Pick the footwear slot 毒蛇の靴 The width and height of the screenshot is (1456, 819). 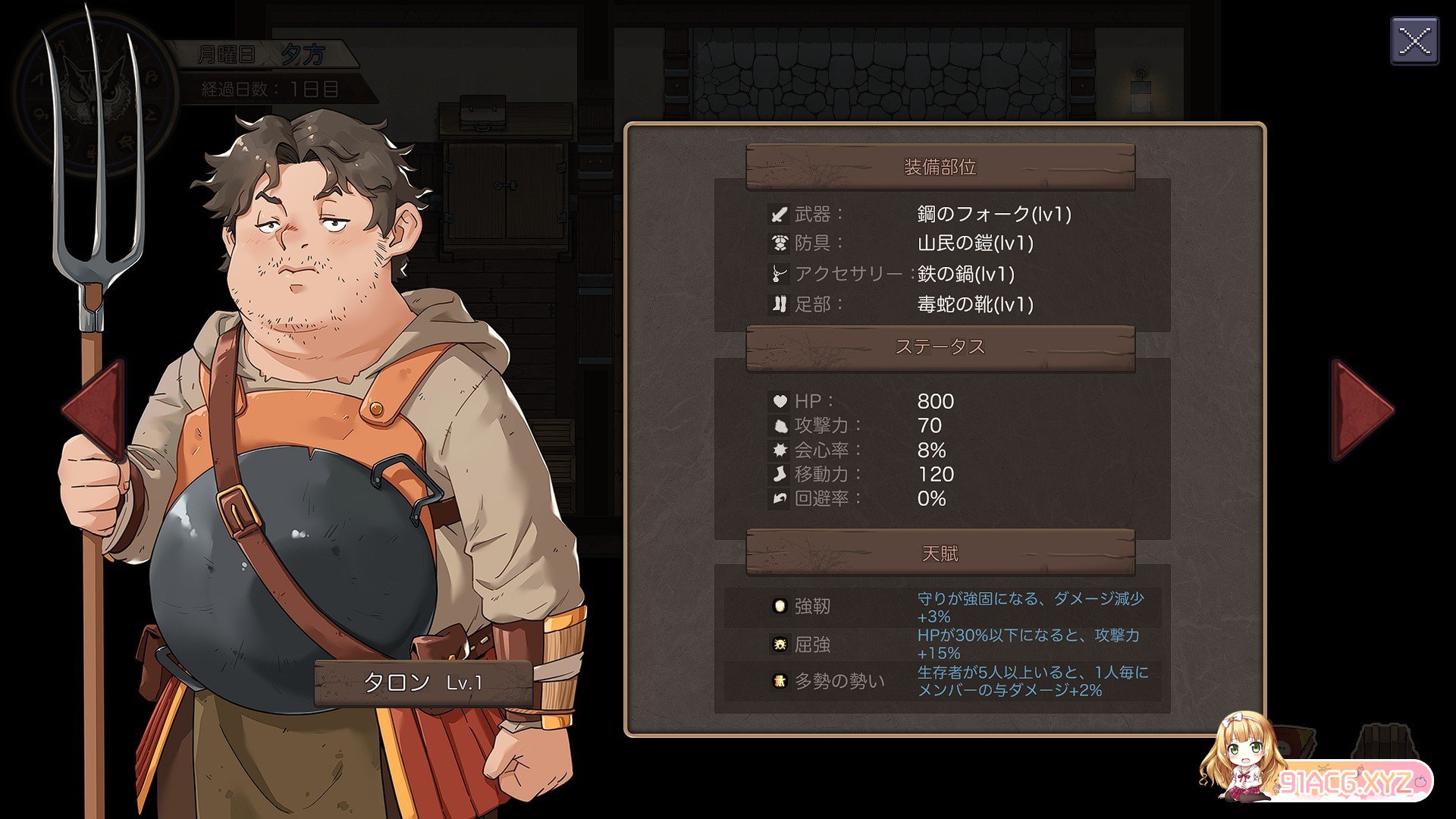(974, 305)
